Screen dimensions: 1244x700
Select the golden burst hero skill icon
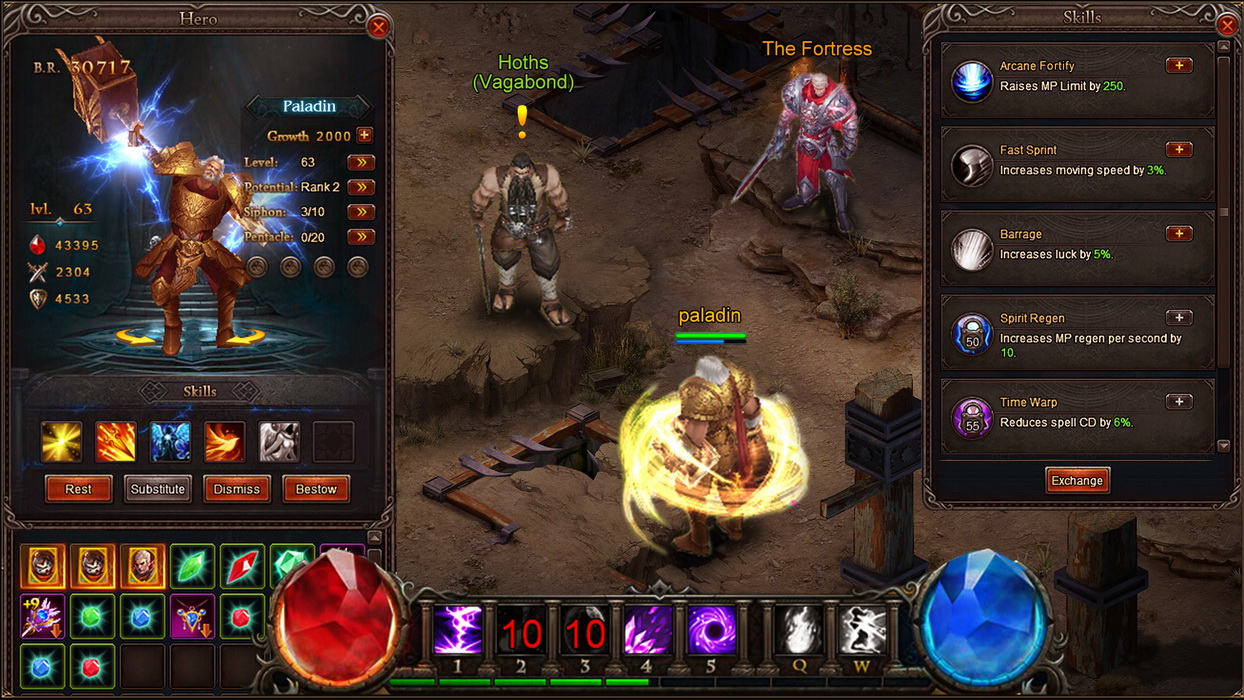61,441
